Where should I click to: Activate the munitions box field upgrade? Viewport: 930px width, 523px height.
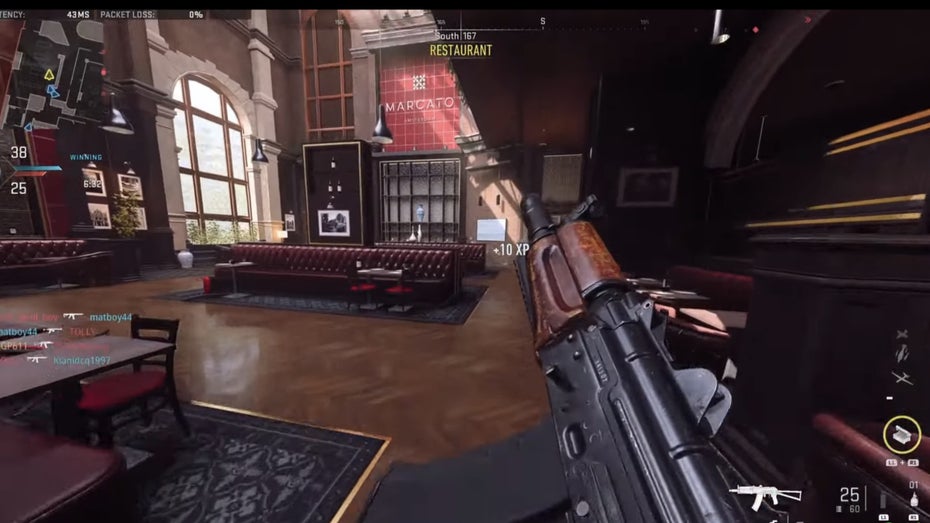(x=902, y=435)
